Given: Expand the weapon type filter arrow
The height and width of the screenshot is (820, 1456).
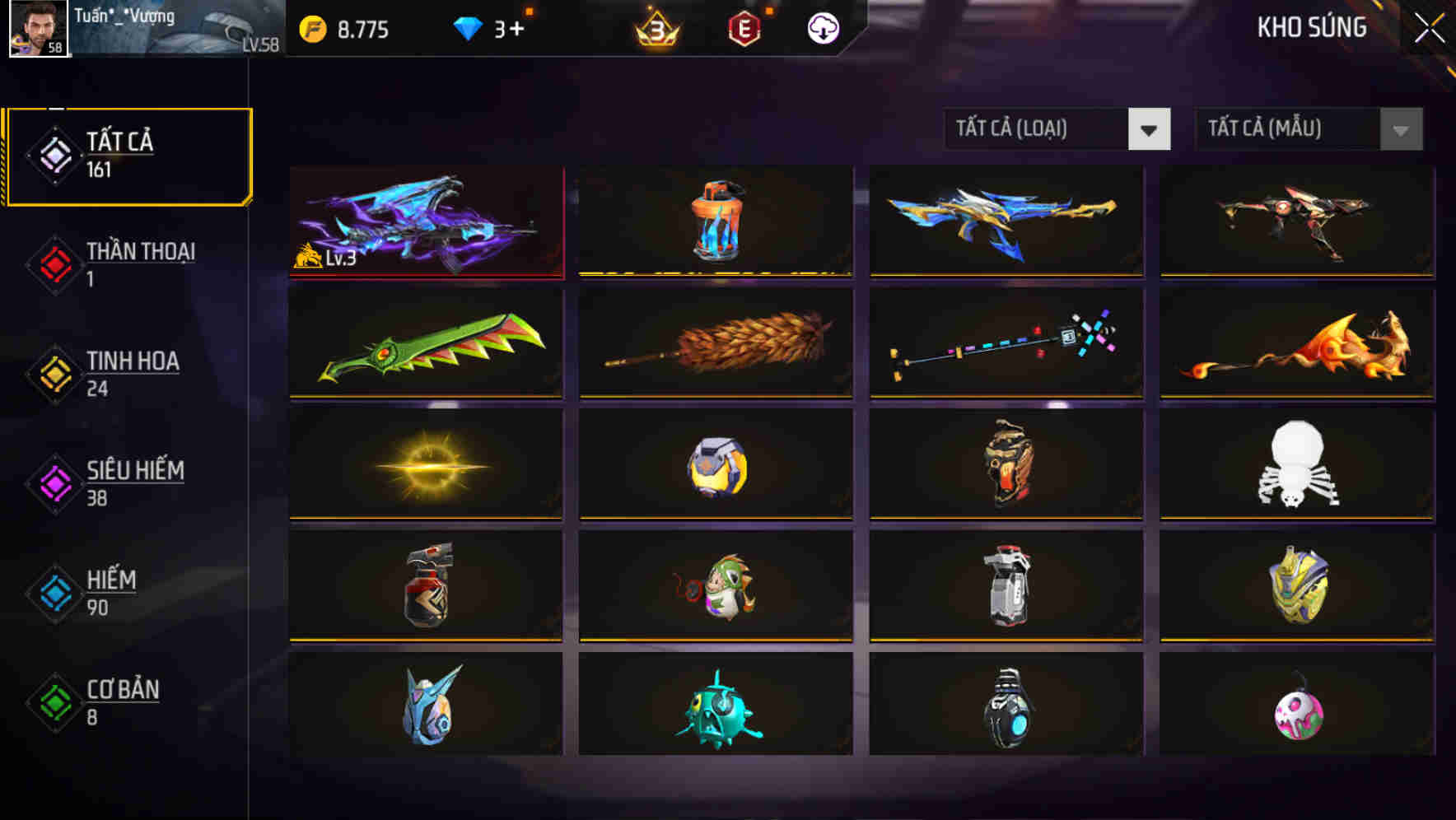Looking at the screenshot, I should [1150, 129].
